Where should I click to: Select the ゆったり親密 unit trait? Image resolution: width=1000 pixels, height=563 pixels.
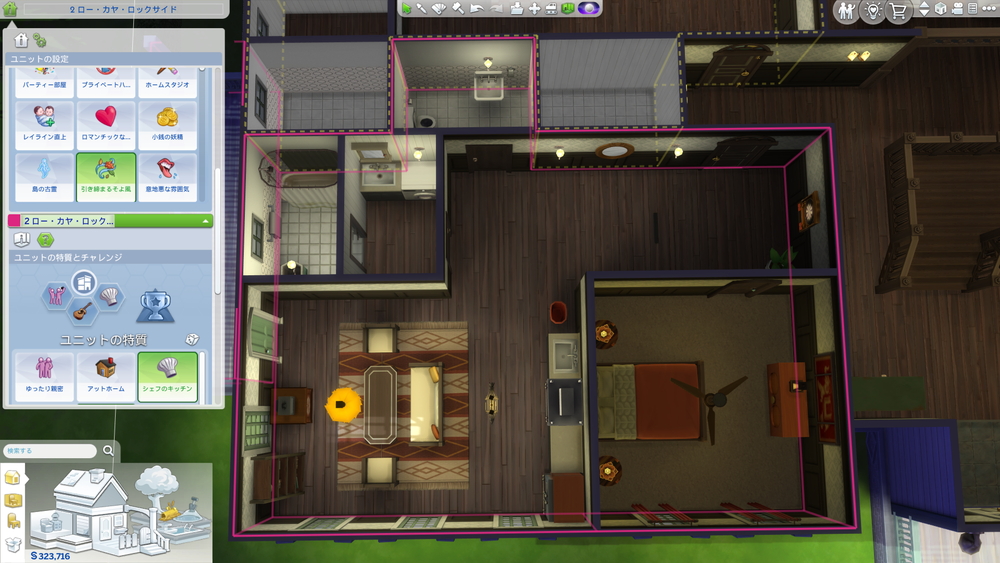pyautogui.click(x=44, y=376)
